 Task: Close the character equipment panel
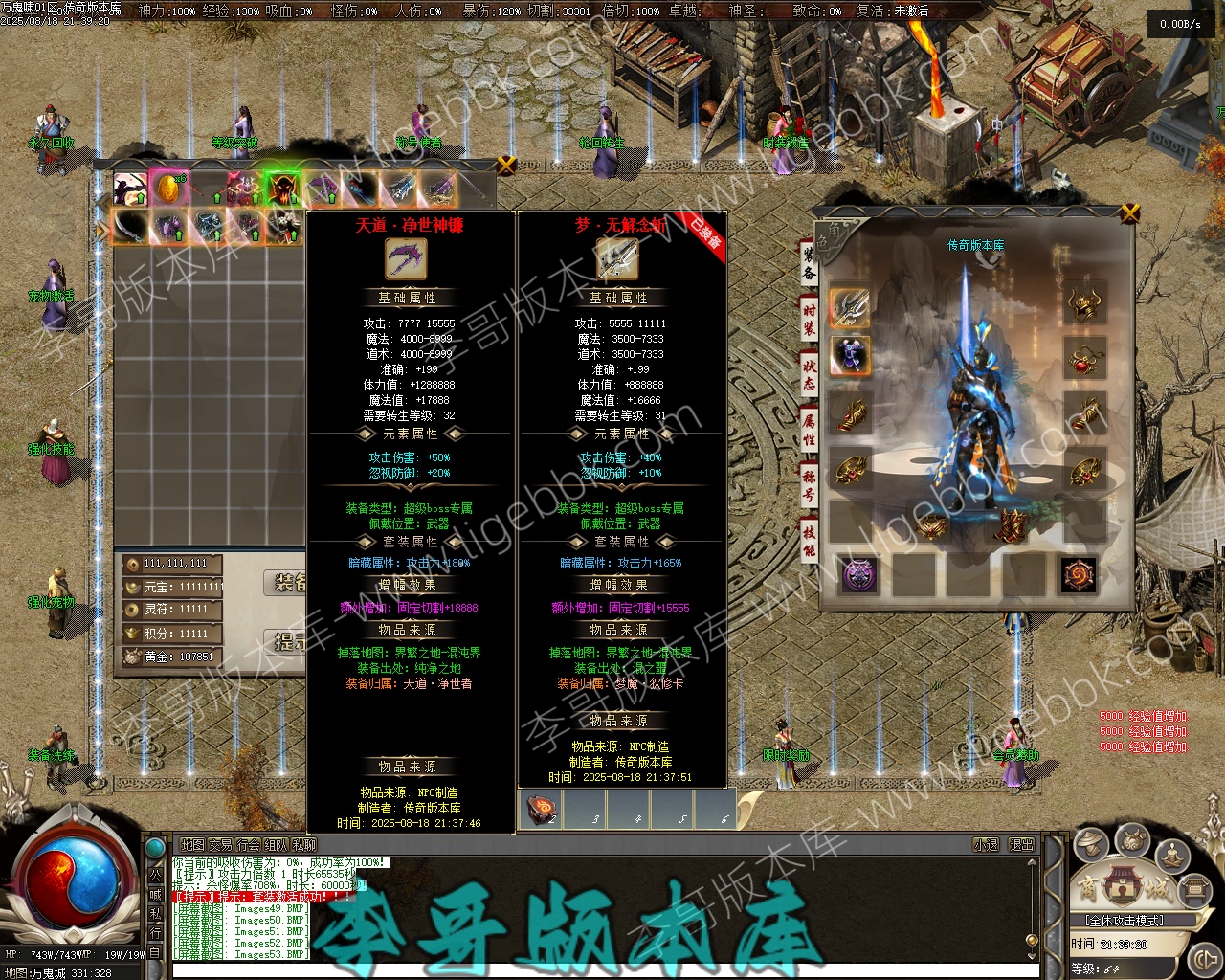1130,212
